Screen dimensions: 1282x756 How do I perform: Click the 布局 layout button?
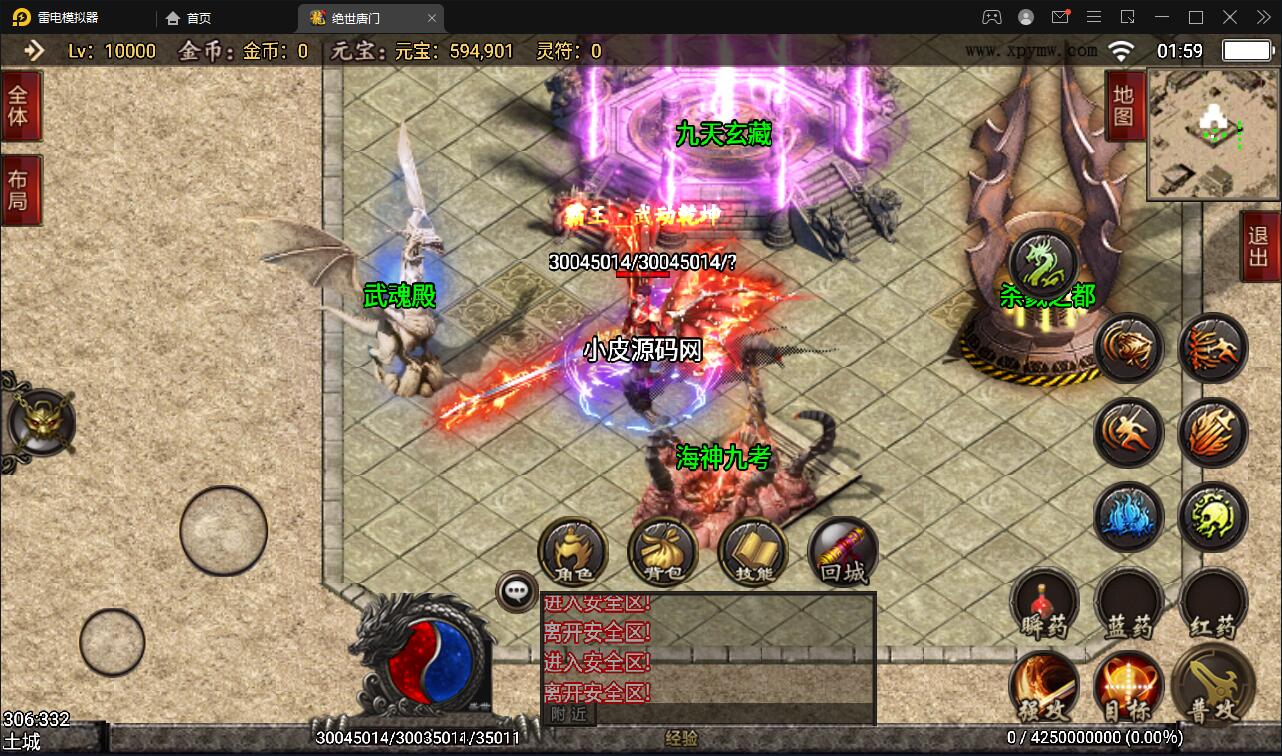point(21,188)
